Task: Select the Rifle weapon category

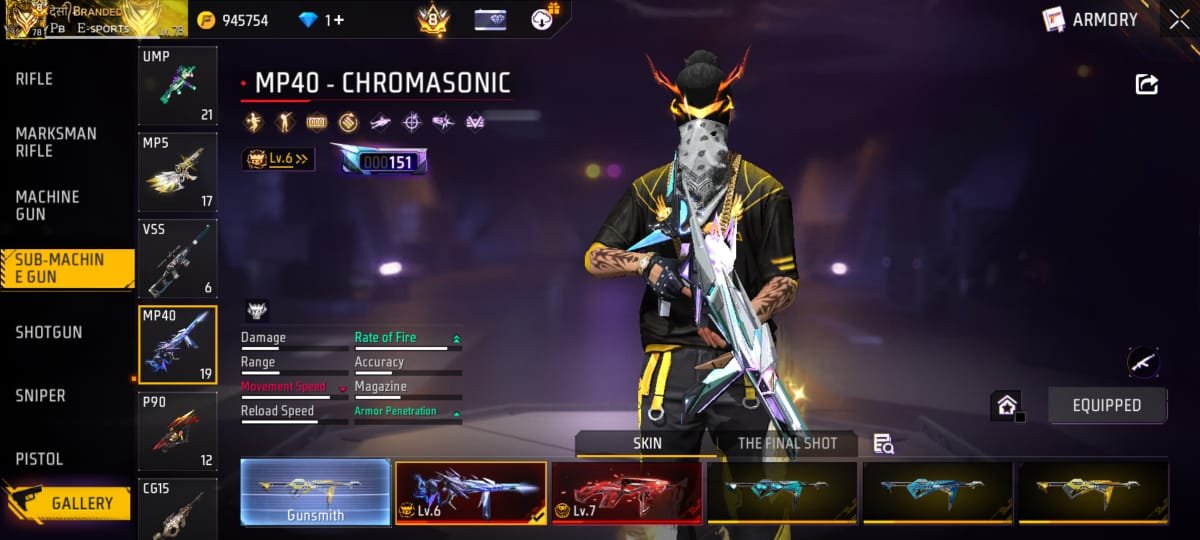Action: [x=34, y=79]
